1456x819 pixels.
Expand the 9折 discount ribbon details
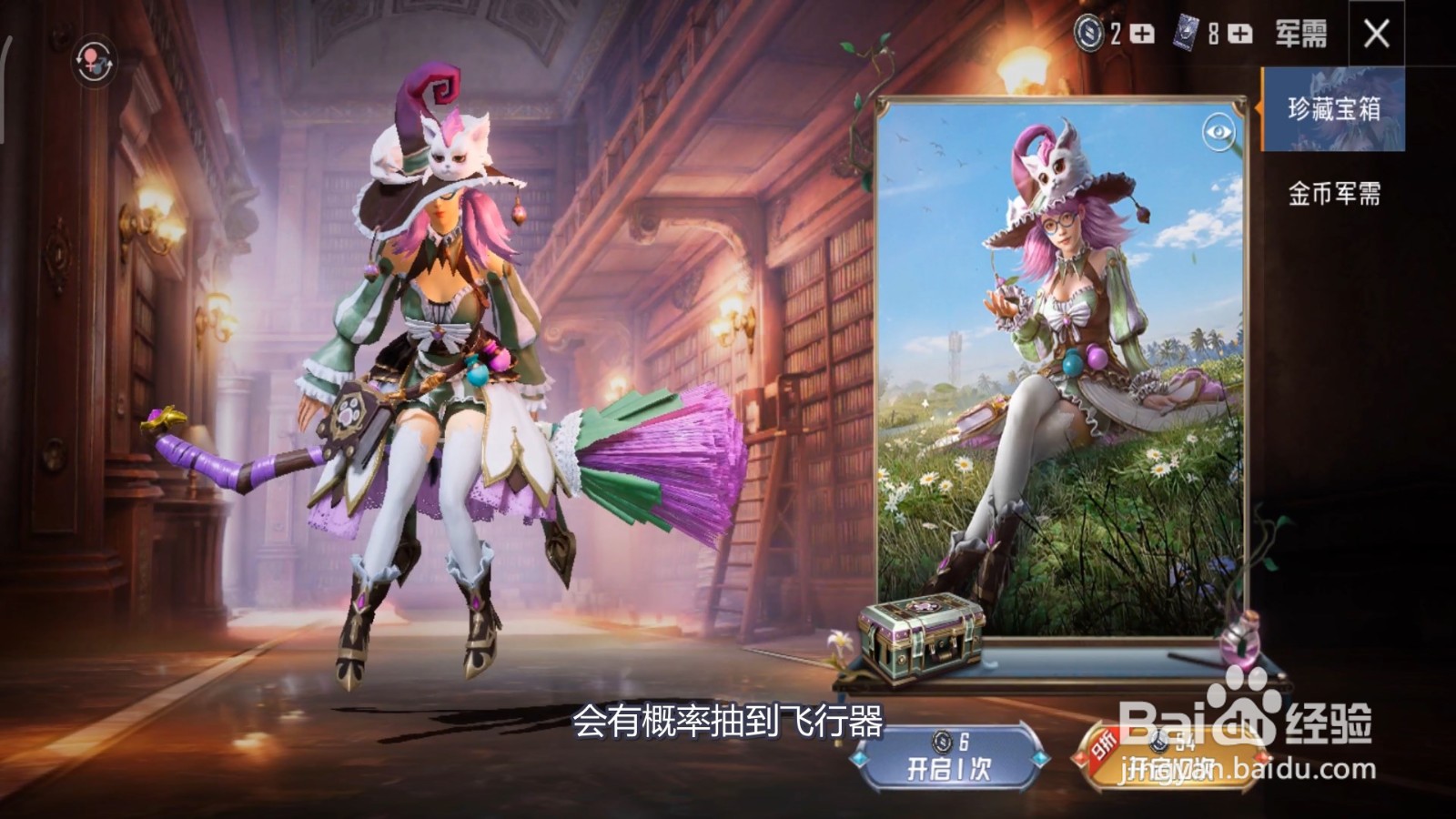pyautogui.click(x=1103, y=742)
